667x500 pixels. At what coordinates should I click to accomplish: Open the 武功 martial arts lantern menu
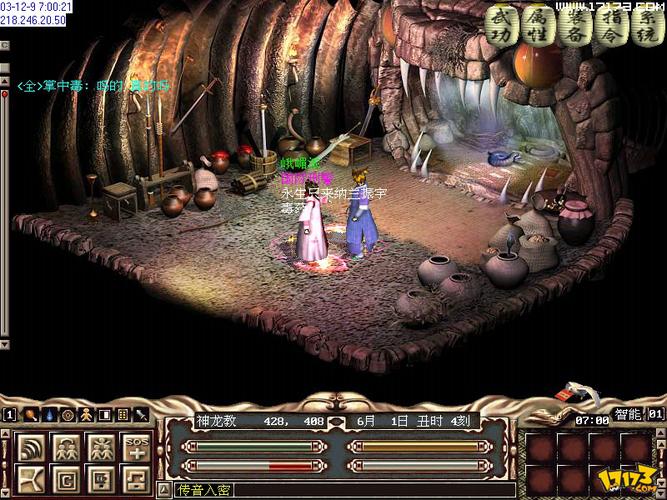(x=499, y=25)
